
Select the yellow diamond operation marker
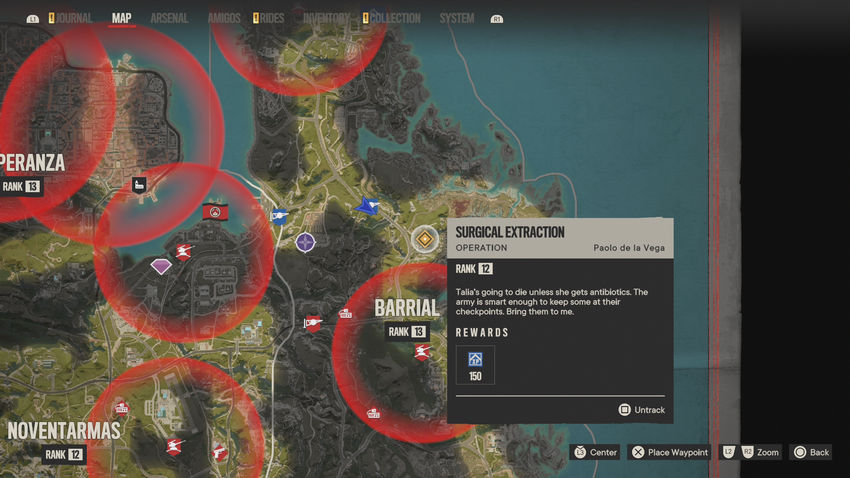[425, 238]
